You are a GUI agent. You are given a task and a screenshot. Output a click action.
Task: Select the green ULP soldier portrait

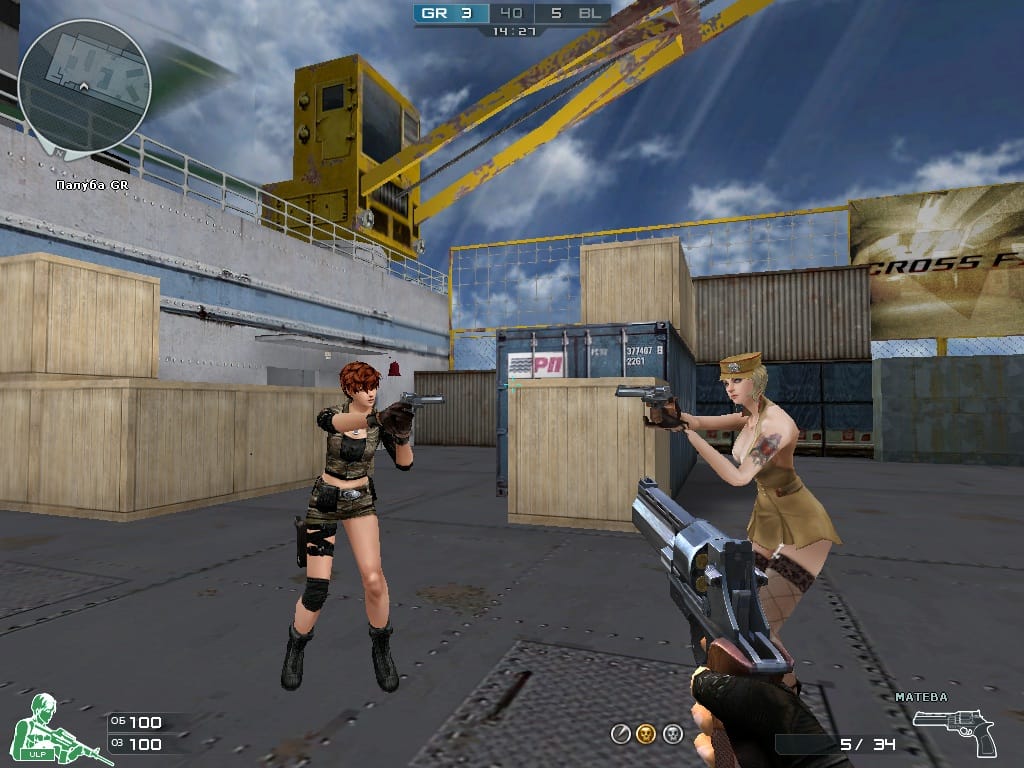[x=52, y=729]
